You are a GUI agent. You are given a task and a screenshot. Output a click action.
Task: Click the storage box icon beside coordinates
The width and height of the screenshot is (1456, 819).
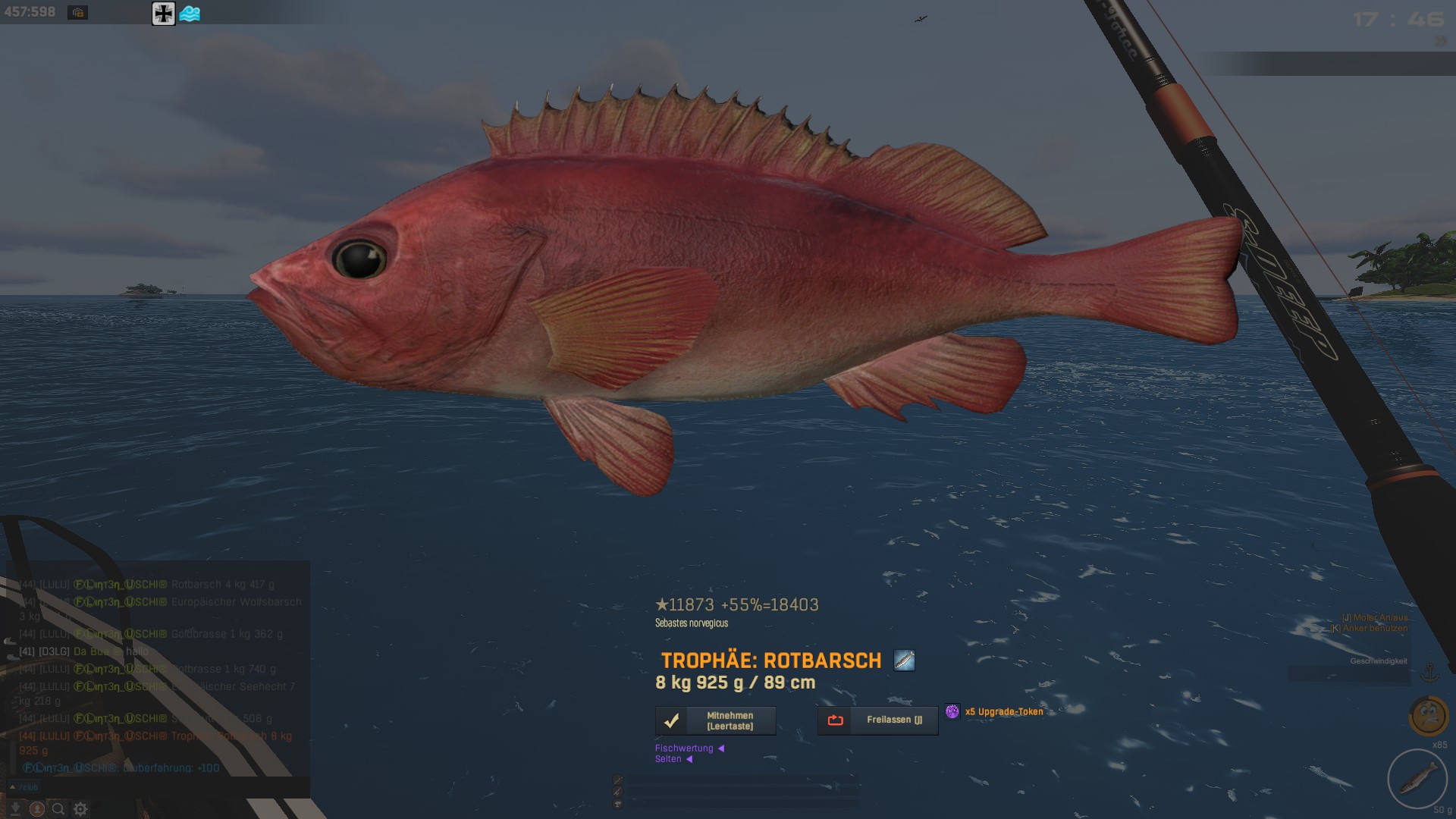(77, 12)
